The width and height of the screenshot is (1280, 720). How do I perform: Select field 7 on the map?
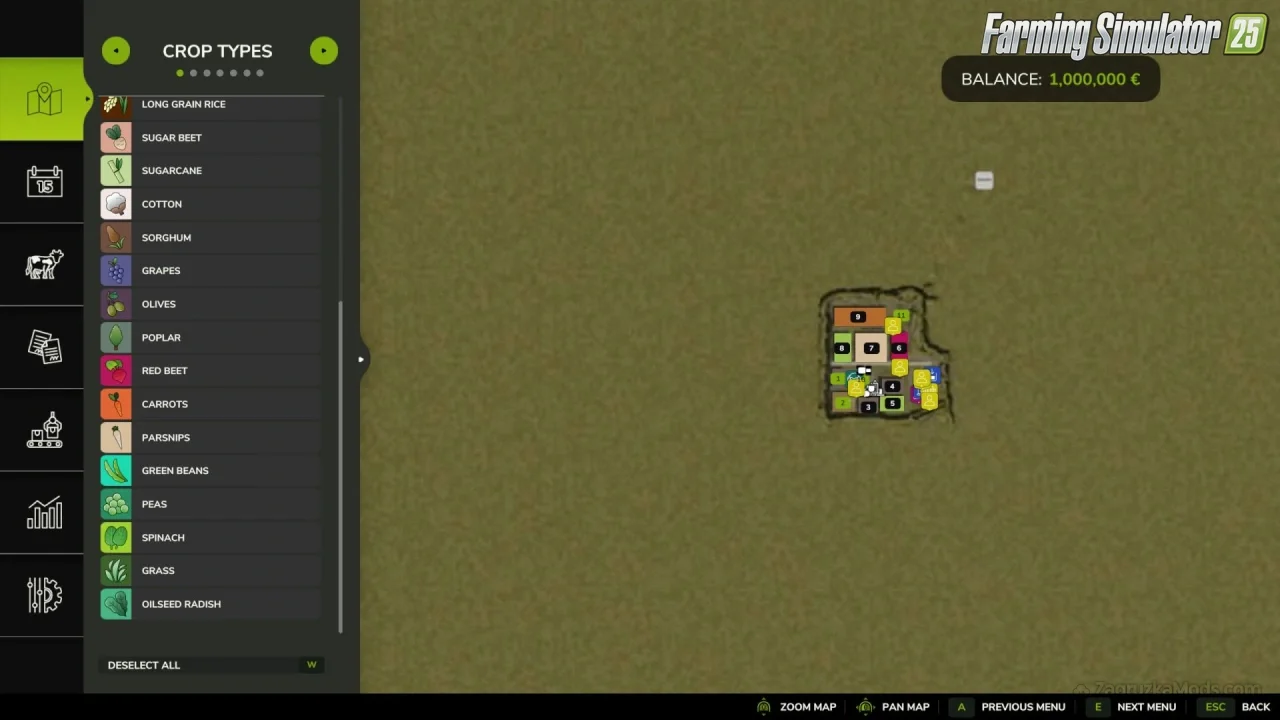pos(871,348)
